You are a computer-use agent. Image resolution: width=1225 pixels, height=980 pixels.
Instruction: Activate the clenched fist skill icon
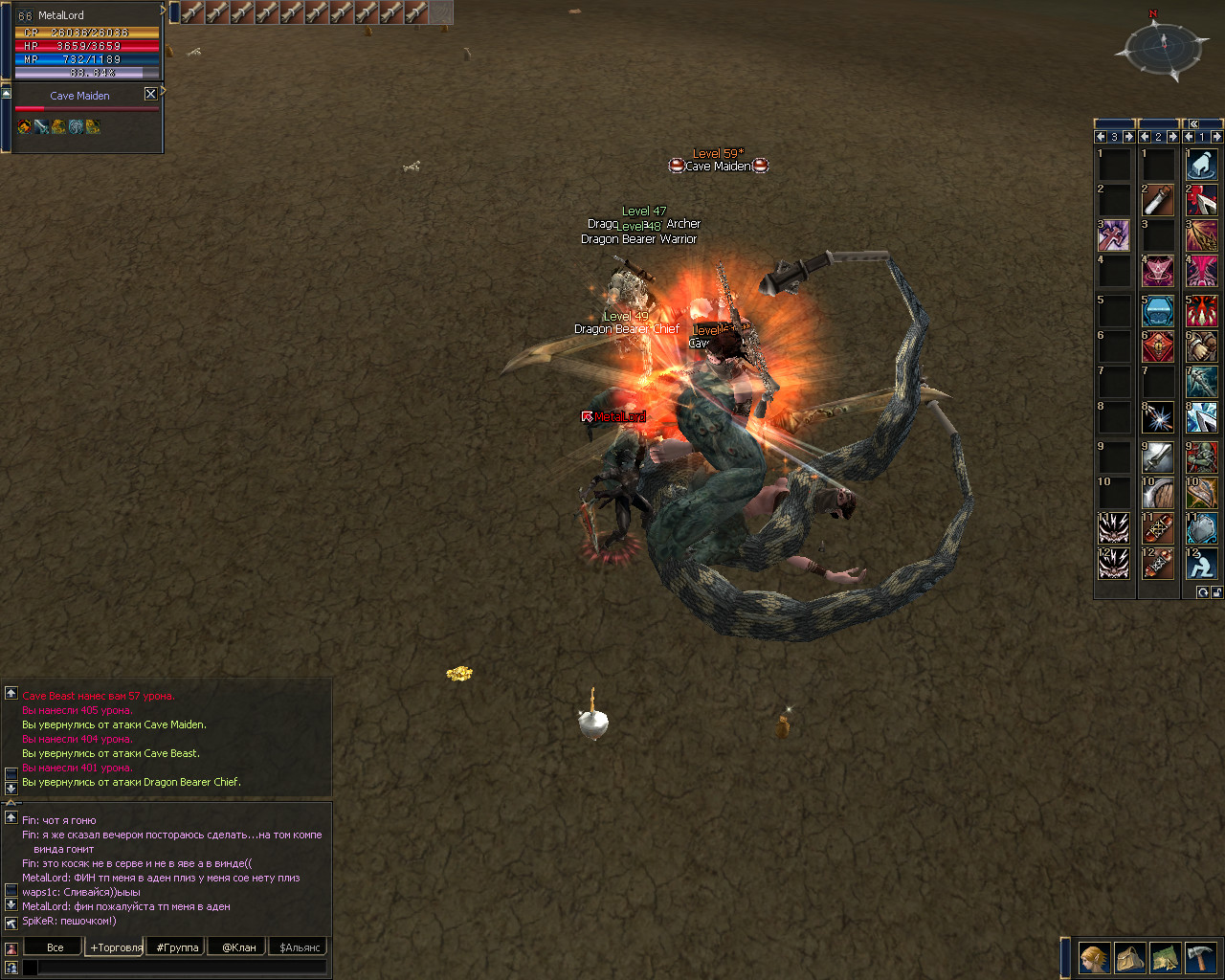click(x=1201, y=346)
